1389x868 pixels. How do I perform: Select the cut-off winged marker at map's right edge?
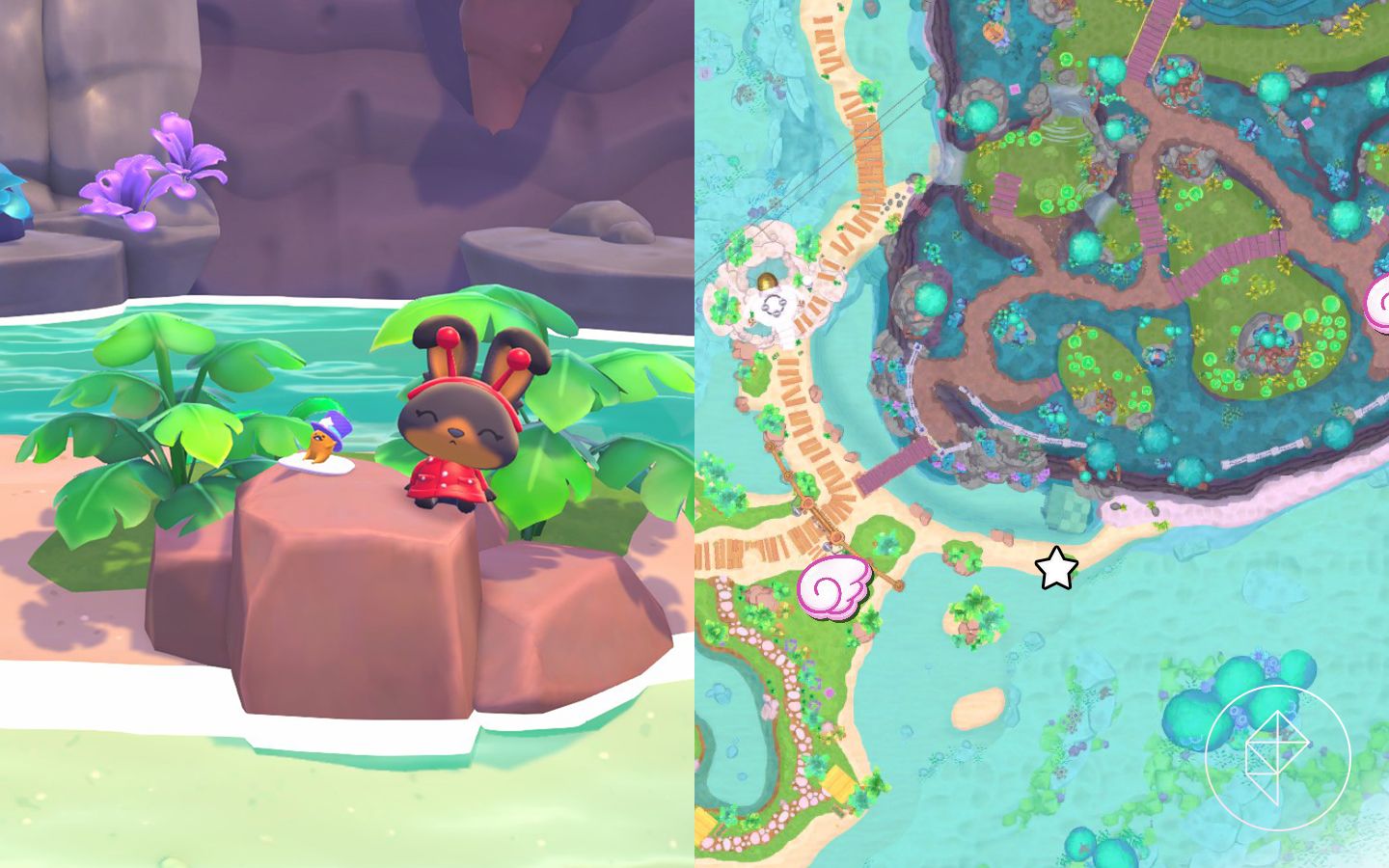(1379, 305)
